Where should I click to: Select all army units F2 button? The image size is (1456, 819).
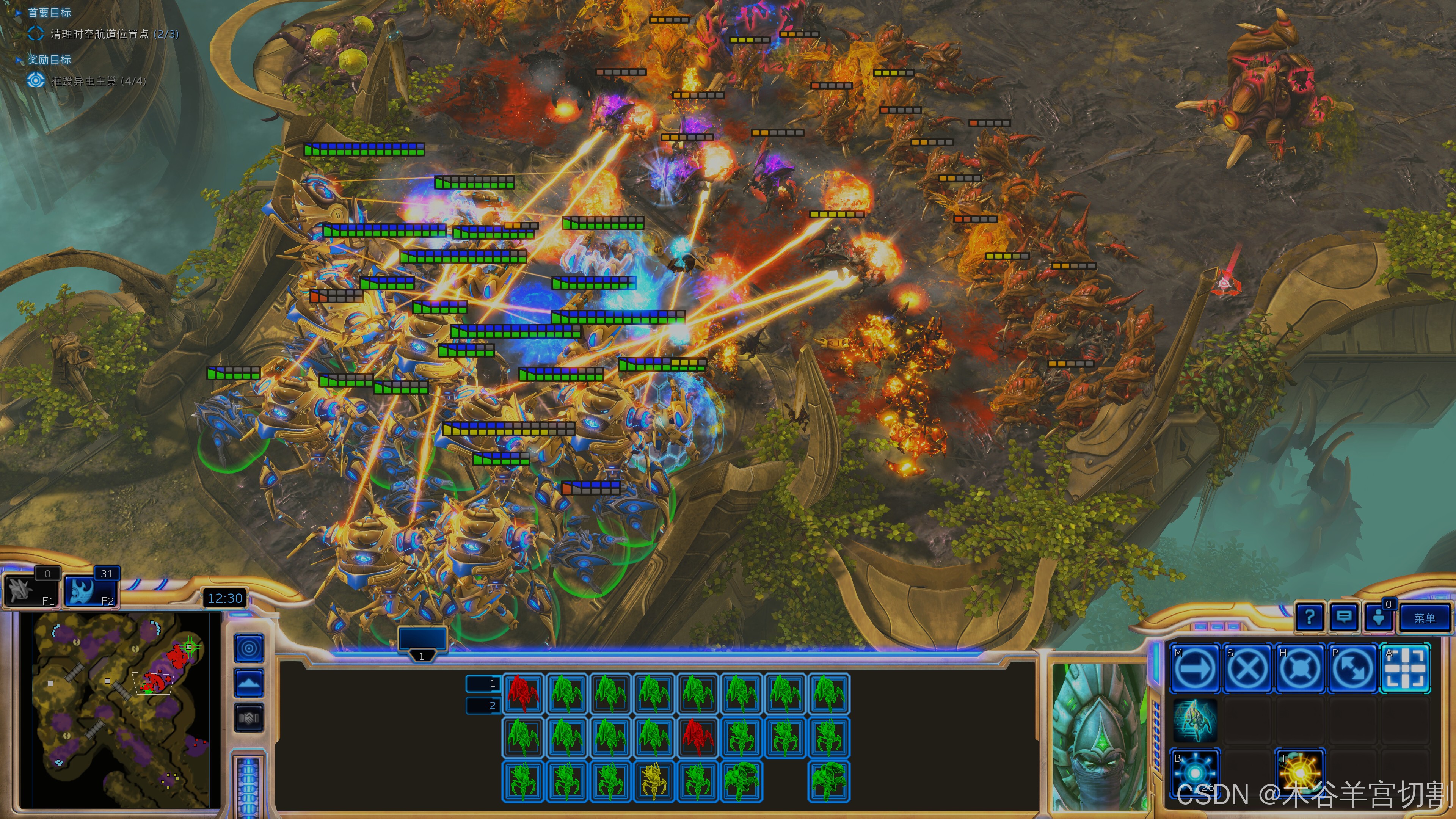click(91, 589)
